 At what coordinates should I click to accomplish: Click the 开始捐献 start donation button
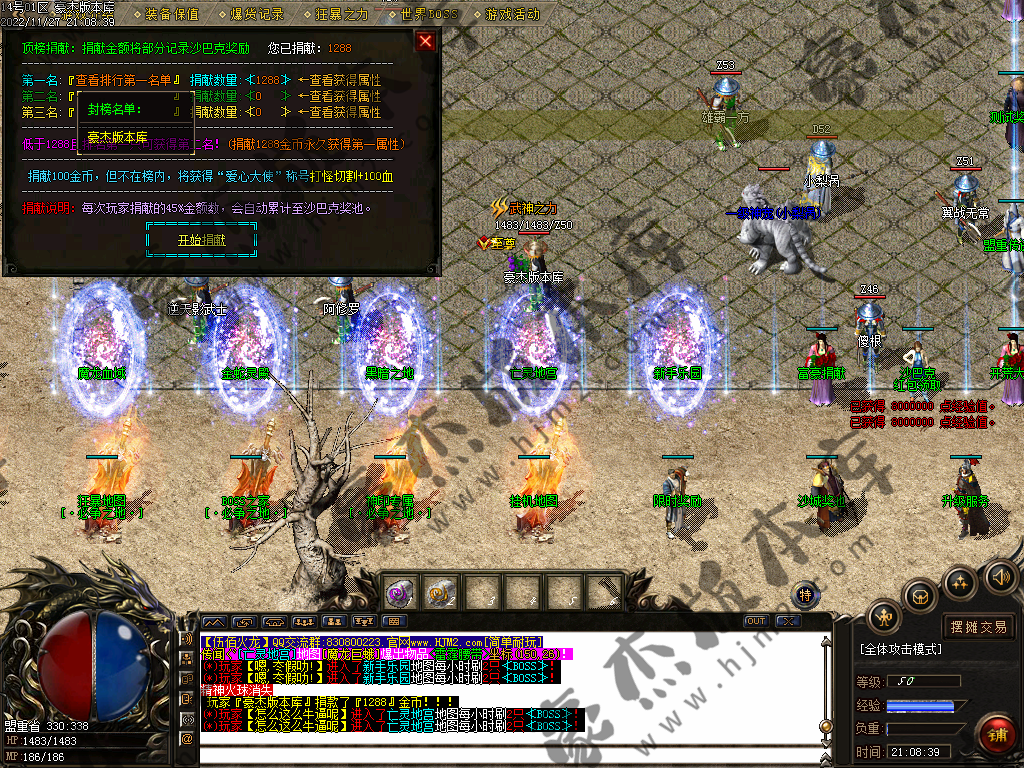point(201,240)
